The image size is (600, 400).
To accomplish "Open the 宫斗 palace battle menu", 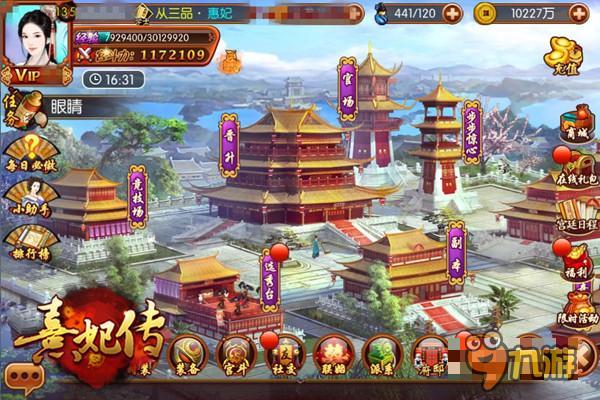I will tap(236, 354).
